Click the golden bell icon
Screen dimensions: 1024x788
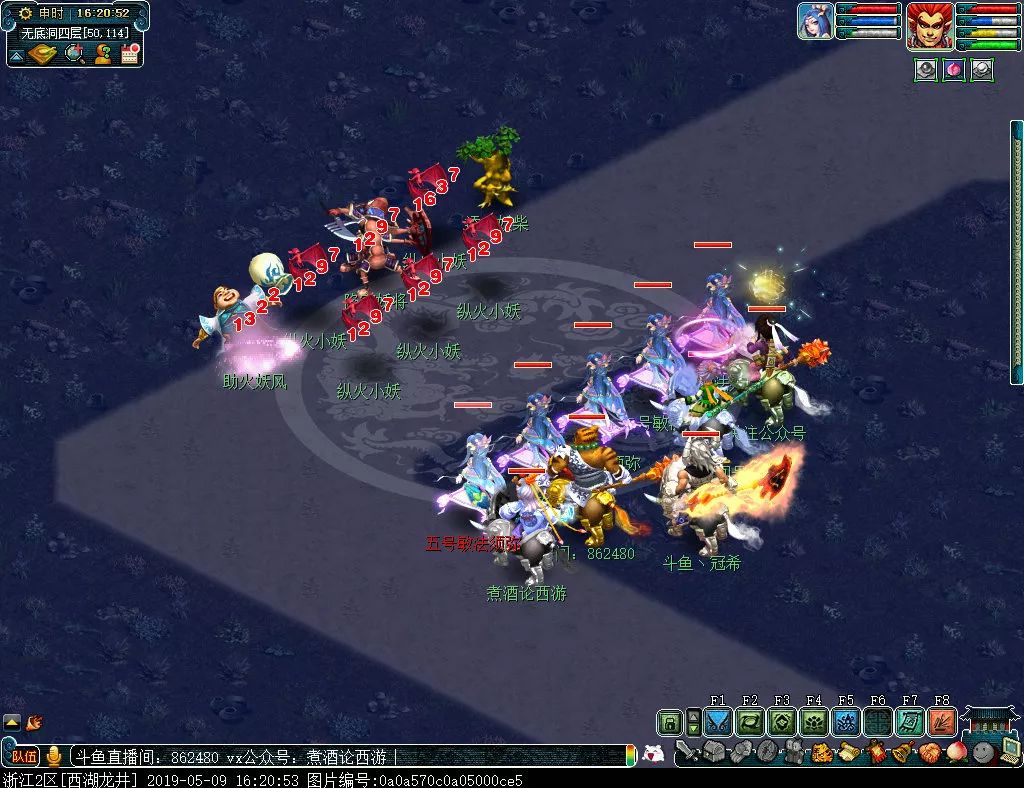[901, 752]
